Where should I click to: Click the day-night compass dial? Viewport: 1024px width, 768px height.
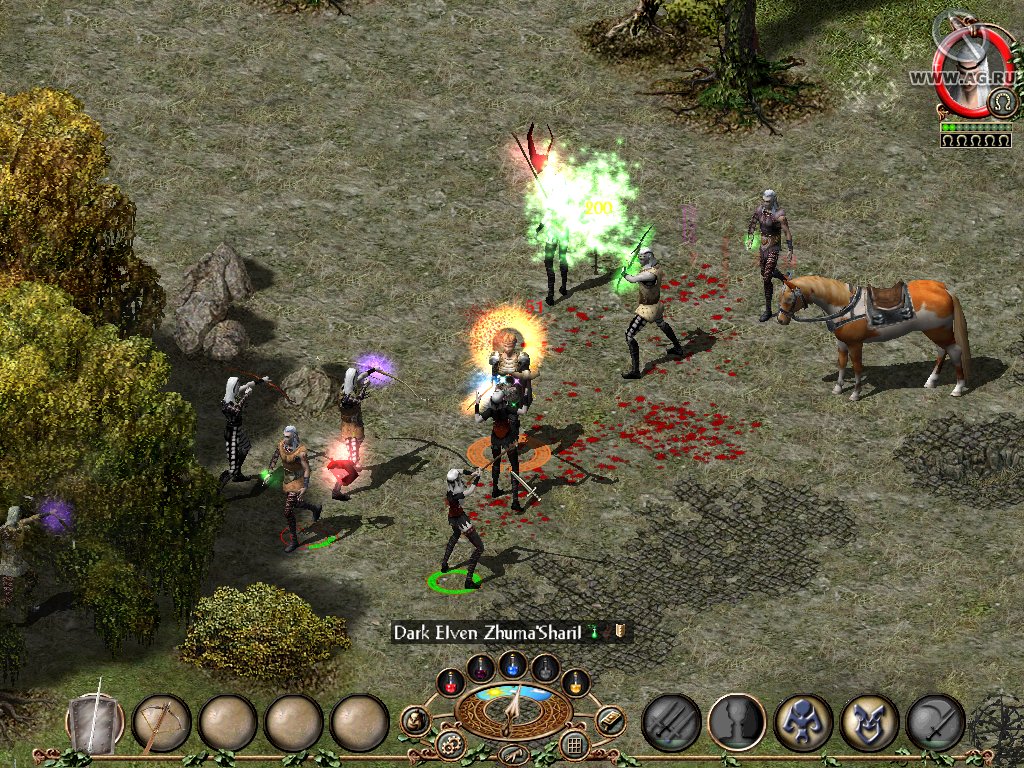coord(512,708)
